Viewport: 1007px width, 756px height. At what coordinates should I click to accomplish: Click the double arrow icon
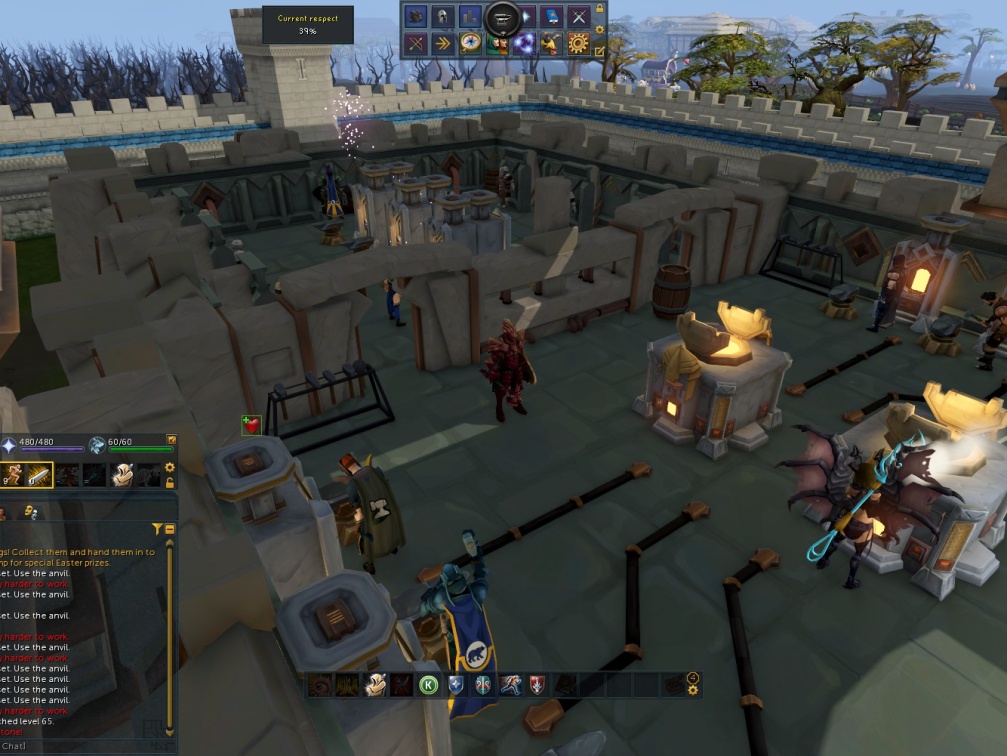pyautogui.click(x=443, y=43)
